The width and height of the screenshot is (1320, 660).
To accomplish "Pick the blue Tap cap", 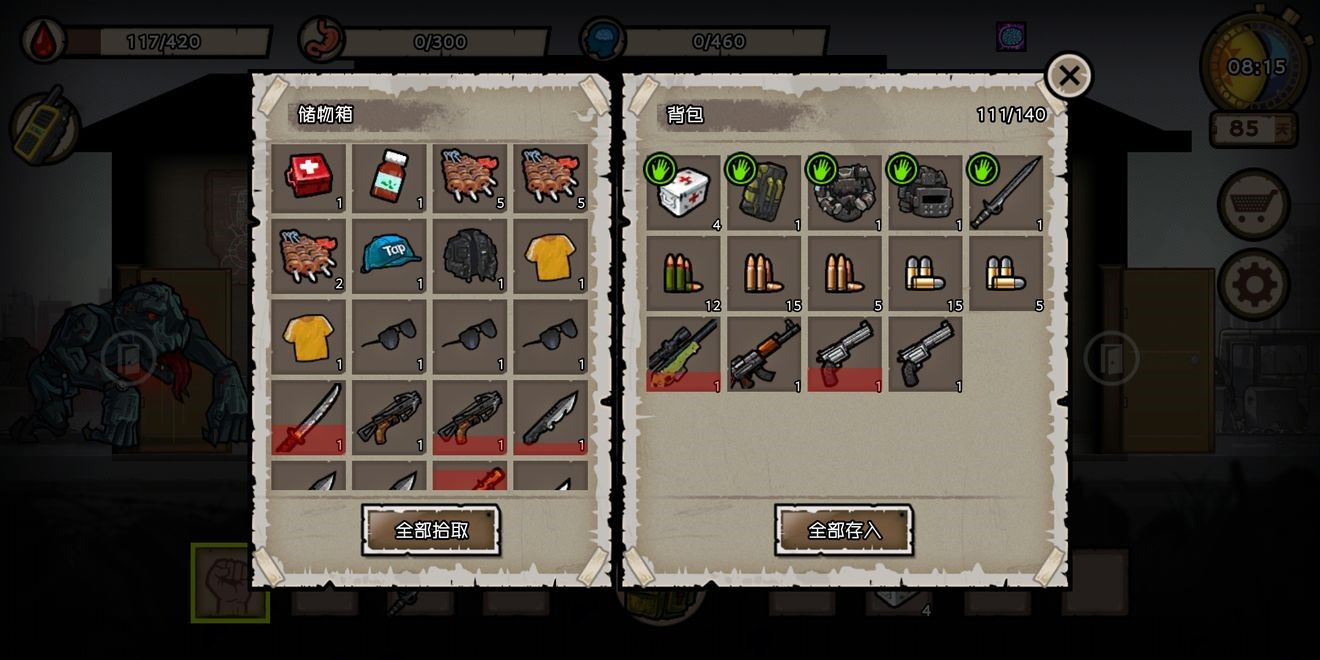I will [389, 258].
